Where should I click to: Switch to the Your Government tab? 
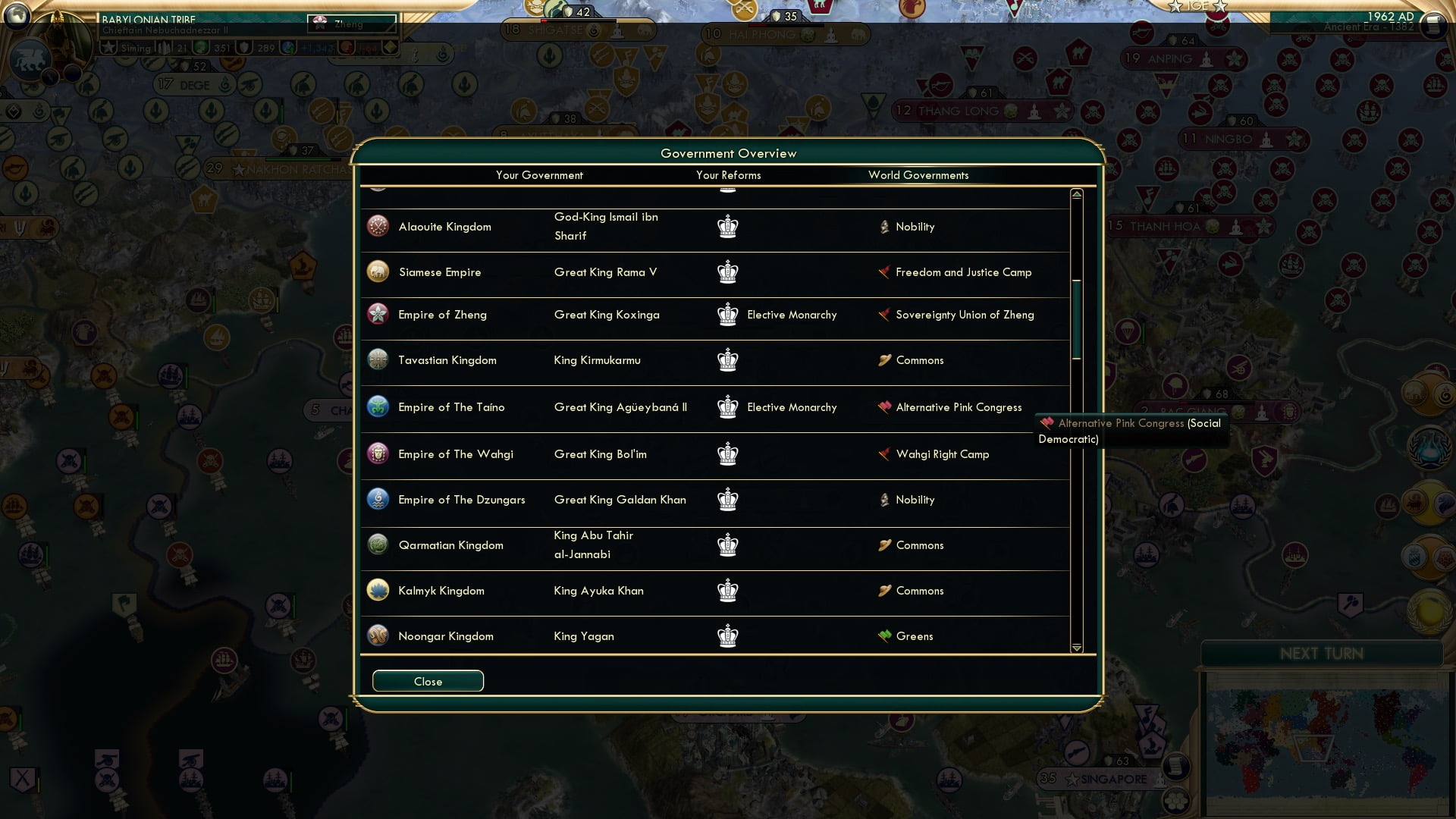point(539,175)
